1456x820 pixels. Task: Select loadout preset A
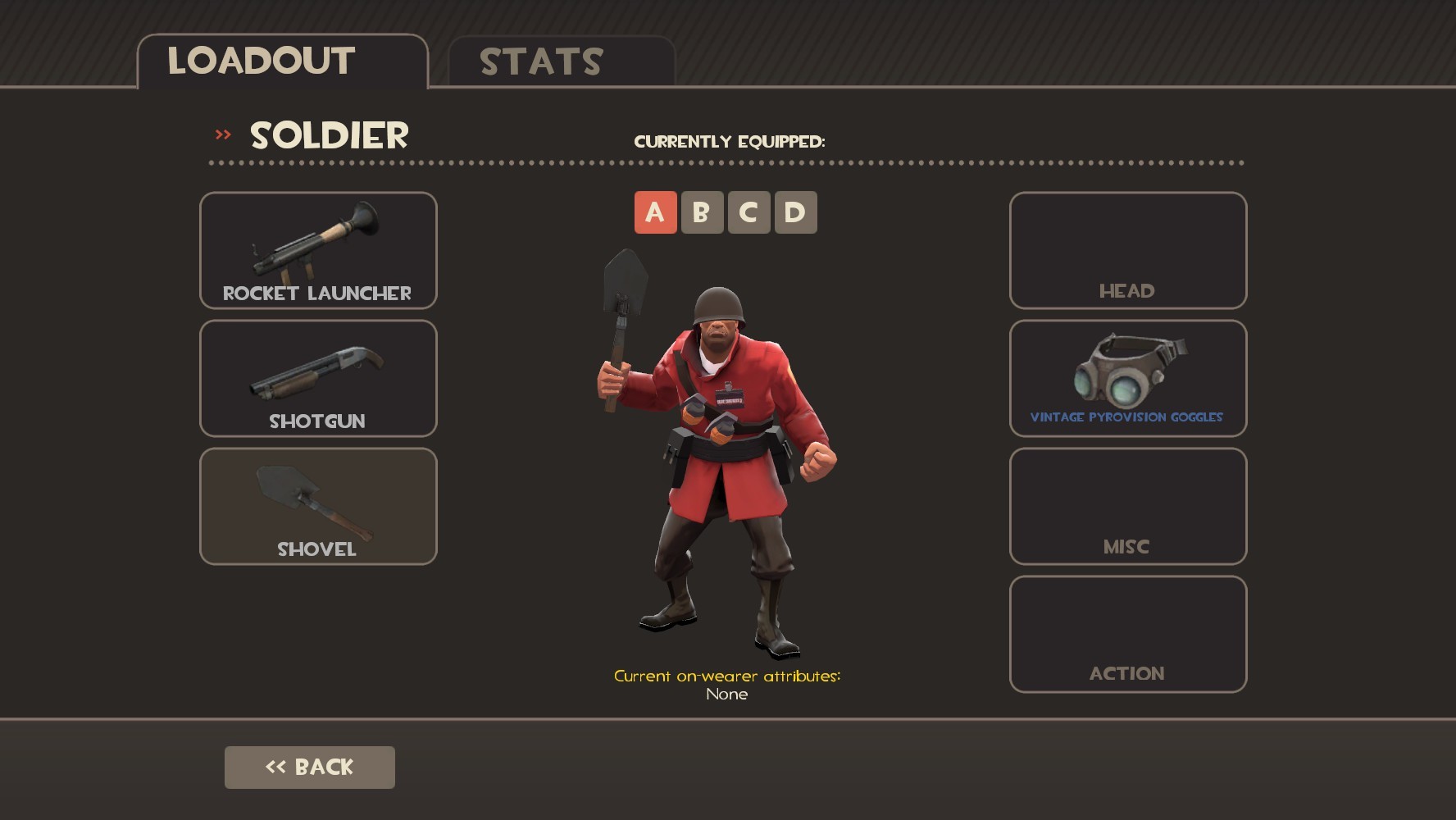tap(653, 212)
